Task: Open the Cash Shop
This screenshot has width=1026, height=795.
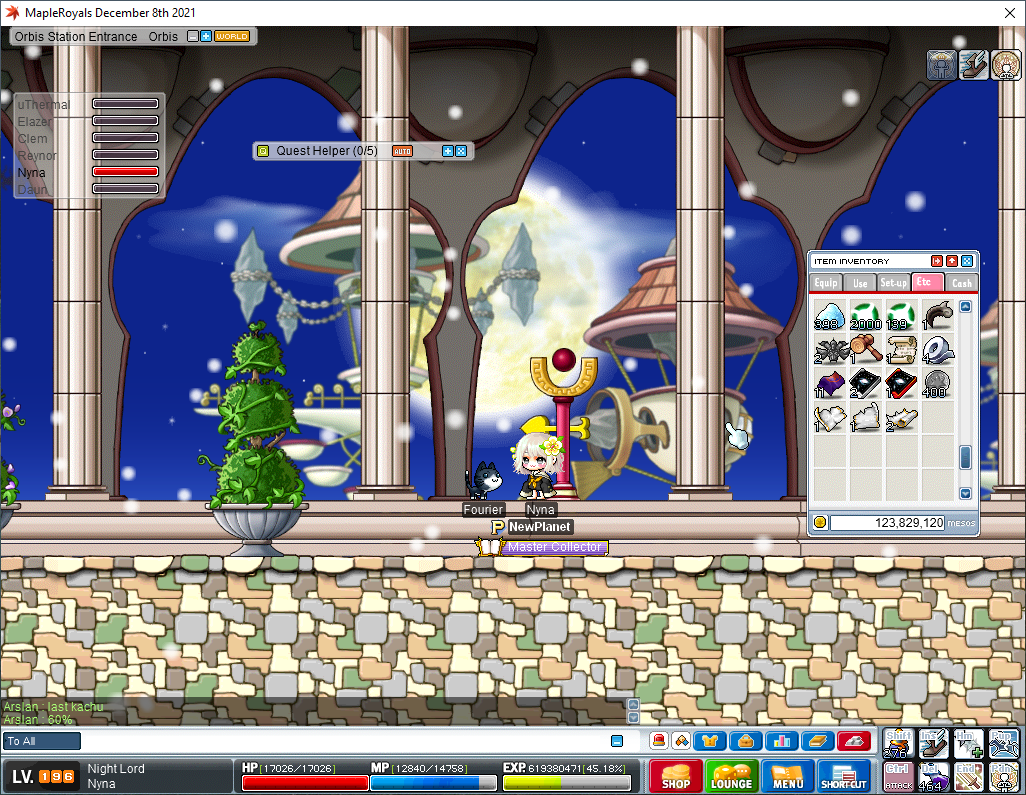Action: pos(675,777)
